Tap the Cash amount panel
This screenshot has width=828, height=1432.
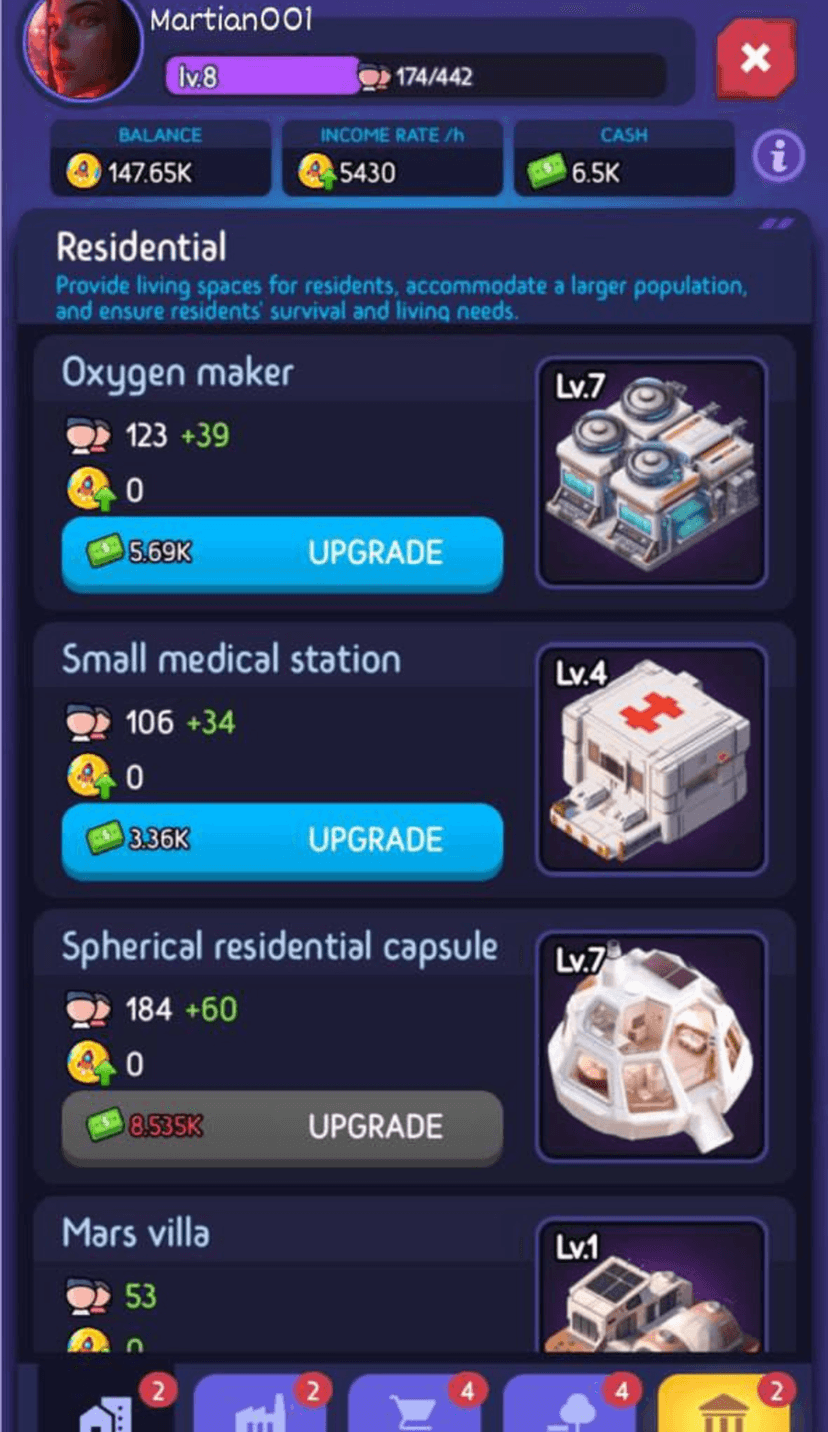point(624,159)
